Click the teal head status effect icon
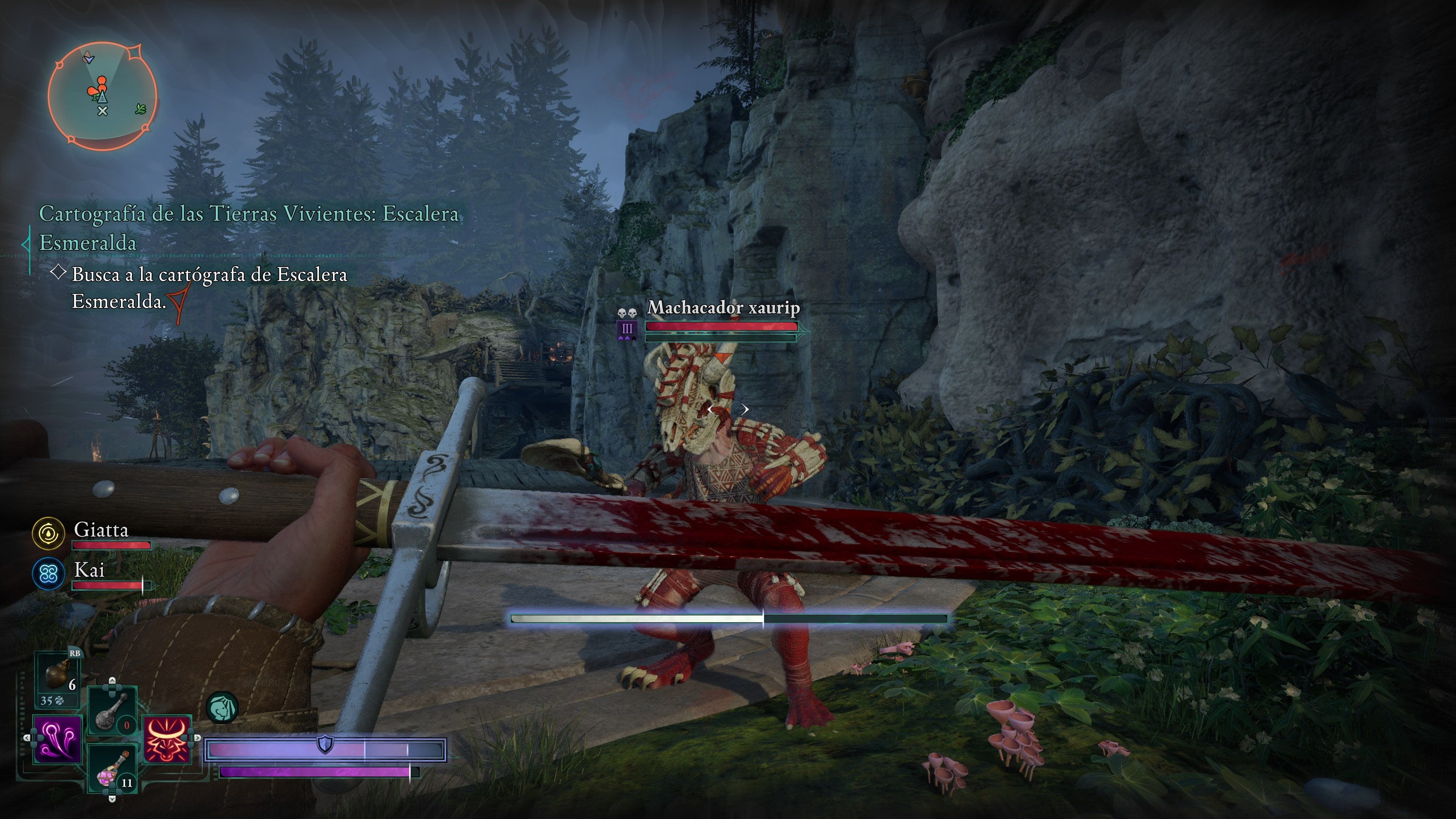The width and height of the screenshot is (1456, 819). click(x=222, y=708)
